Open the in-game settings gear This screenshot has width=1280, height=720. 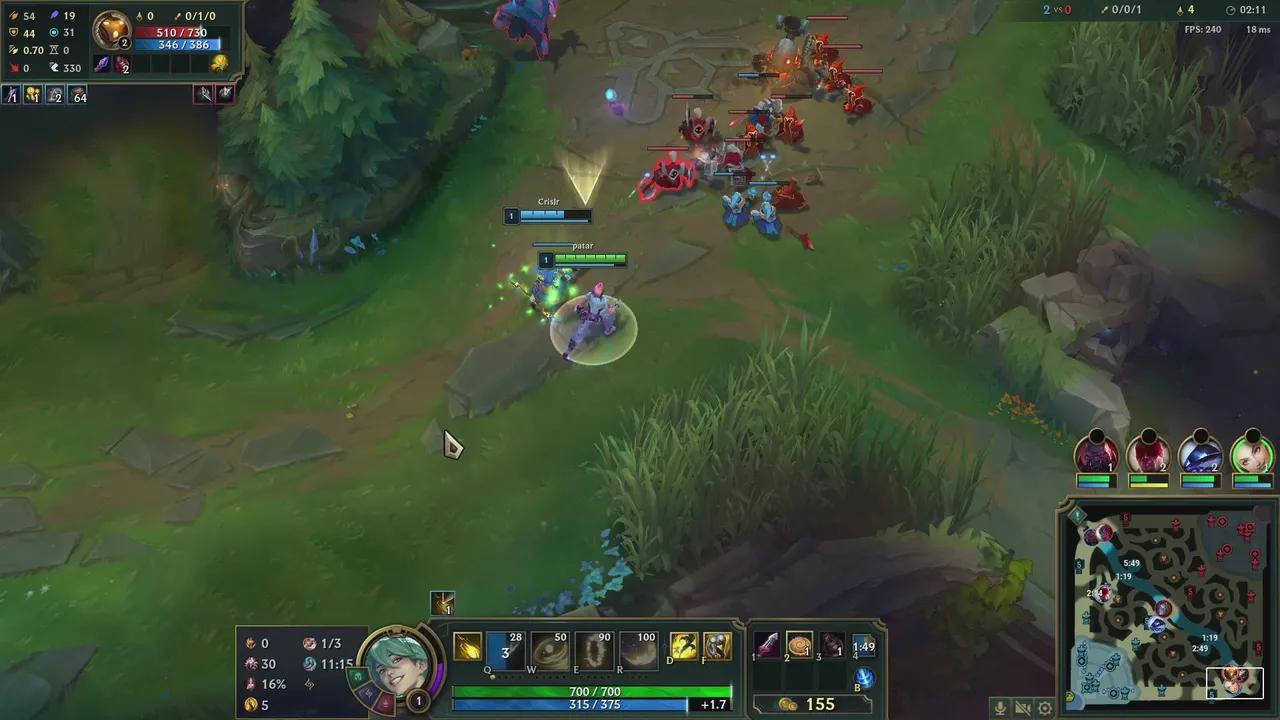tap(1043, 708)
